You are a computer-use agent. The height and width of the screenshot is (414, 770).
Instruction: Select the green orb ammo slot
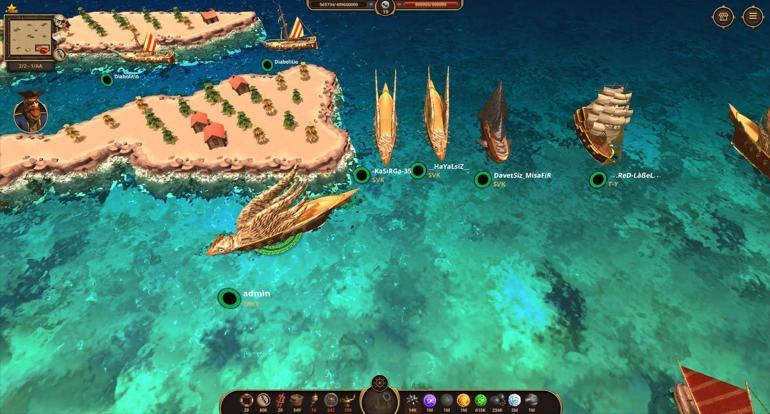click(480, 400)
